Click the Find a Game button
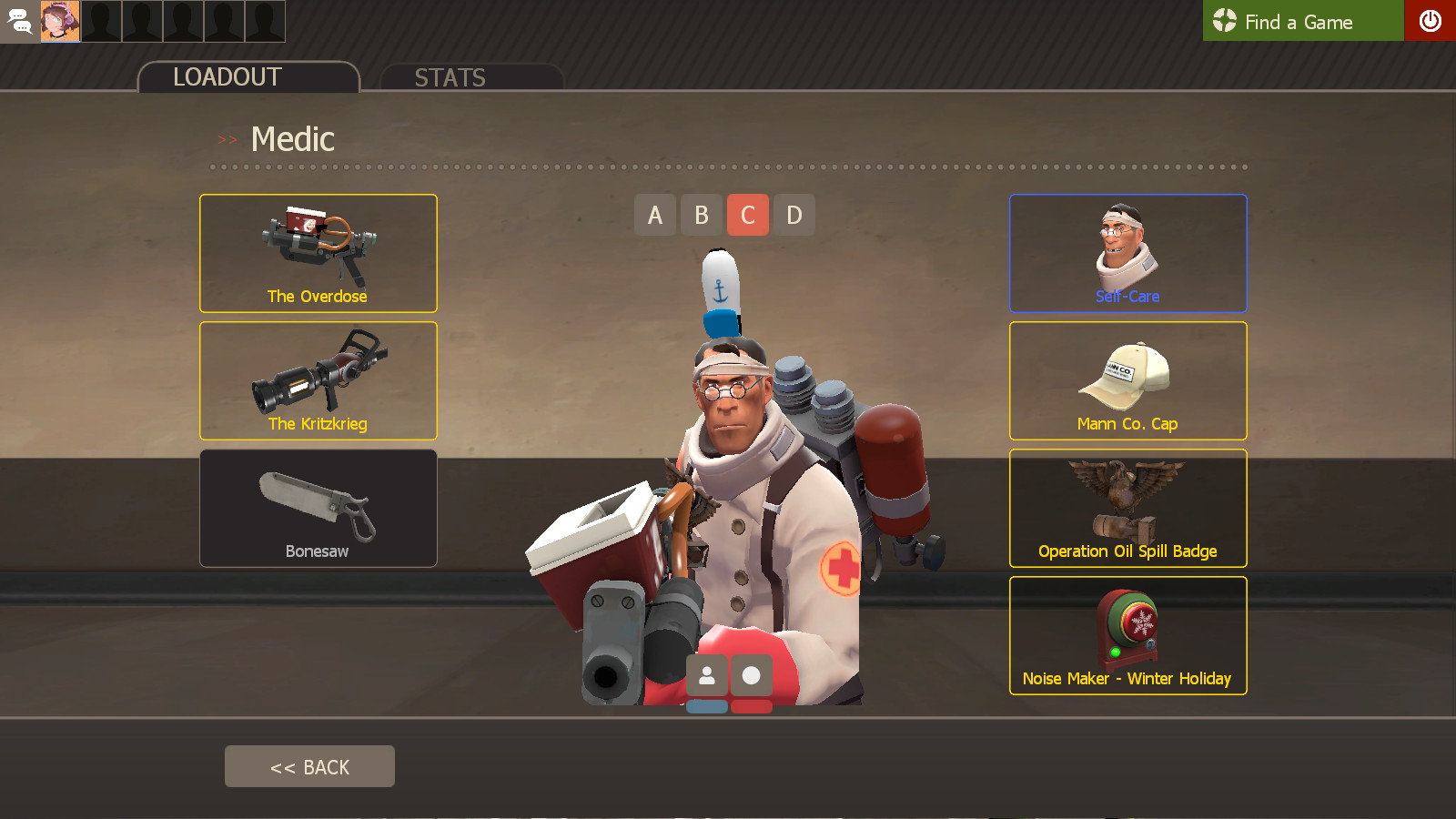The image size is (1456, 819). (x=1303, y=21)
